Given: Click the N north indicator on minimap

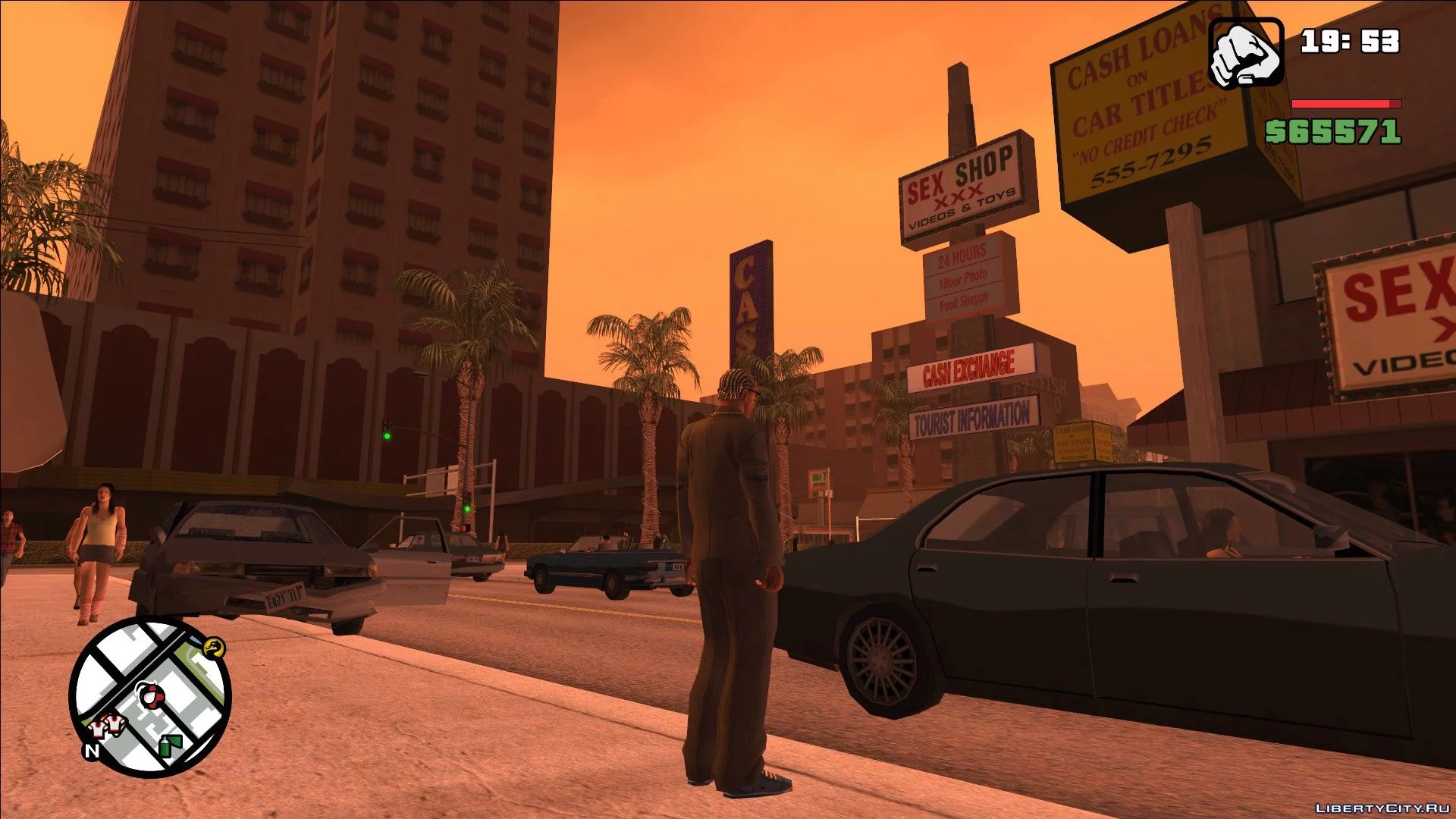Looking at the screenshot, I should point(92,750).
